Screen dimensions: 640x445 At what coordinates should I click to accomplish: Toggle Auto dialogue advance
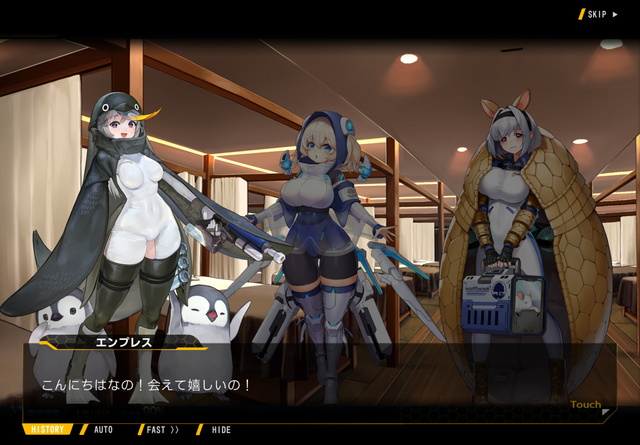pos(103,430)
